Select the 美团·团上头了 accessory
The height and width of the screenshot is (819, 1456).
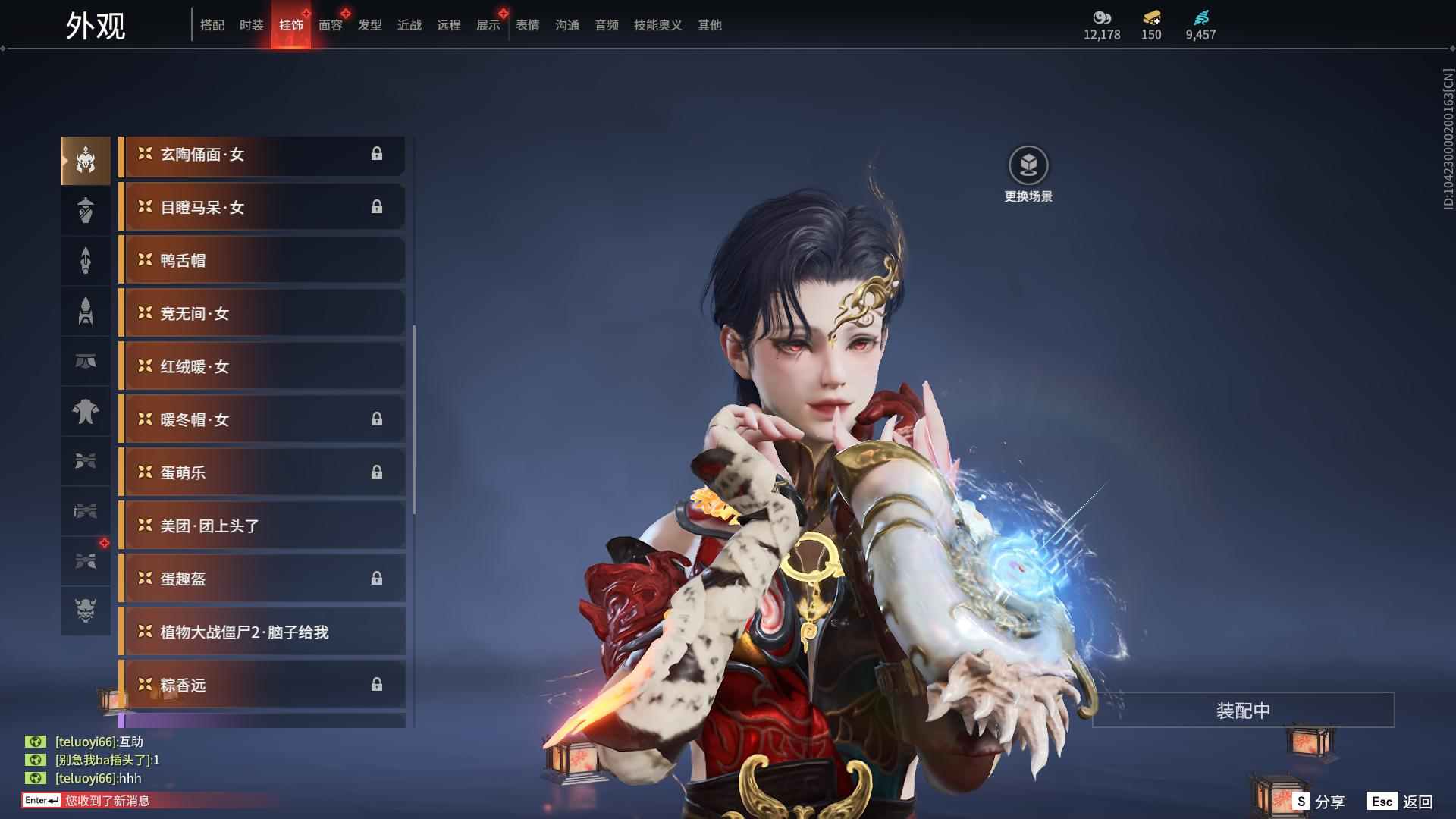[262, 526]
